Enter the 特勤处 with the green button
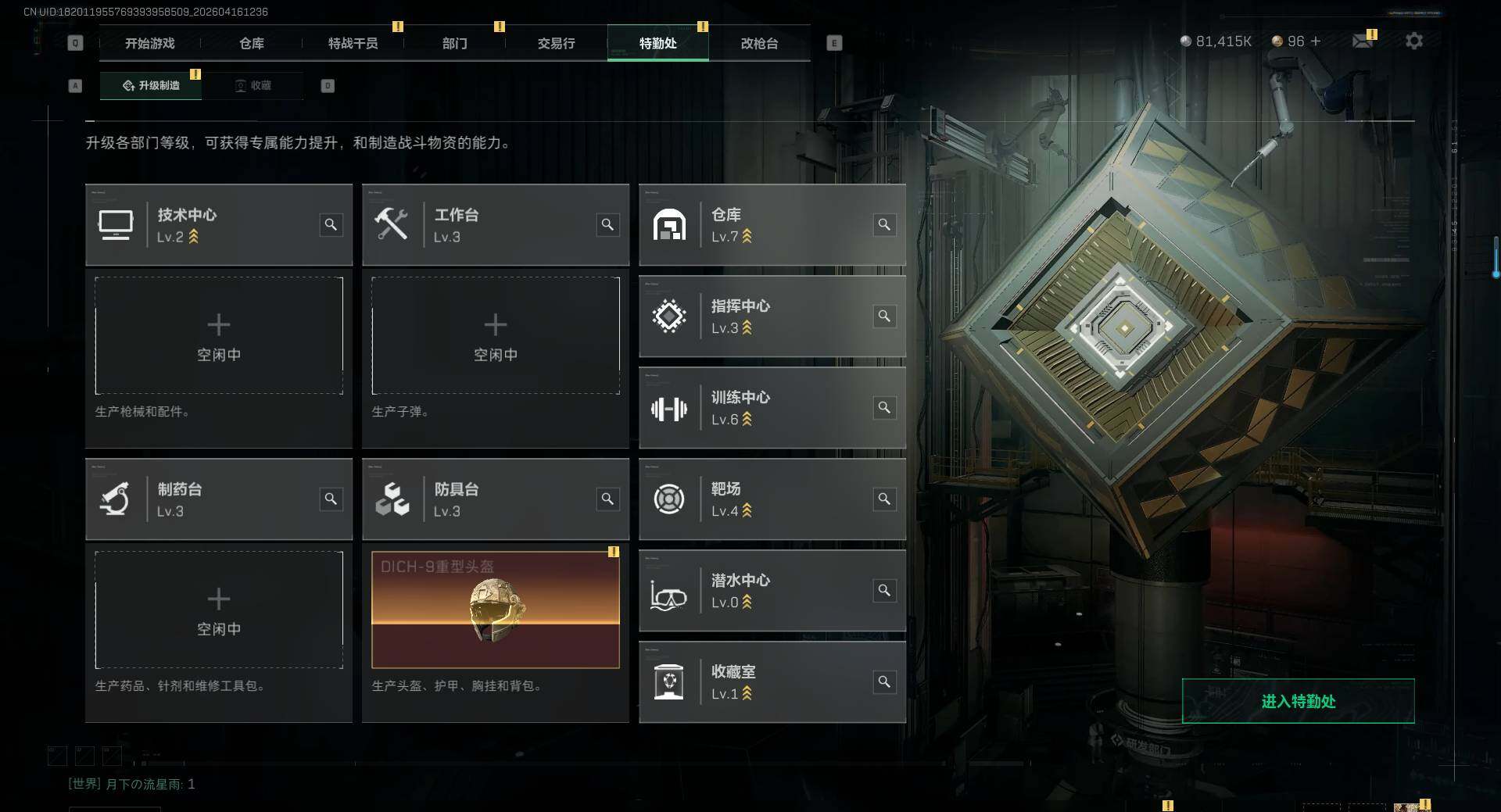This screenshot has height=812, width=1501. pyautogui.click(x=1298, y=701)
